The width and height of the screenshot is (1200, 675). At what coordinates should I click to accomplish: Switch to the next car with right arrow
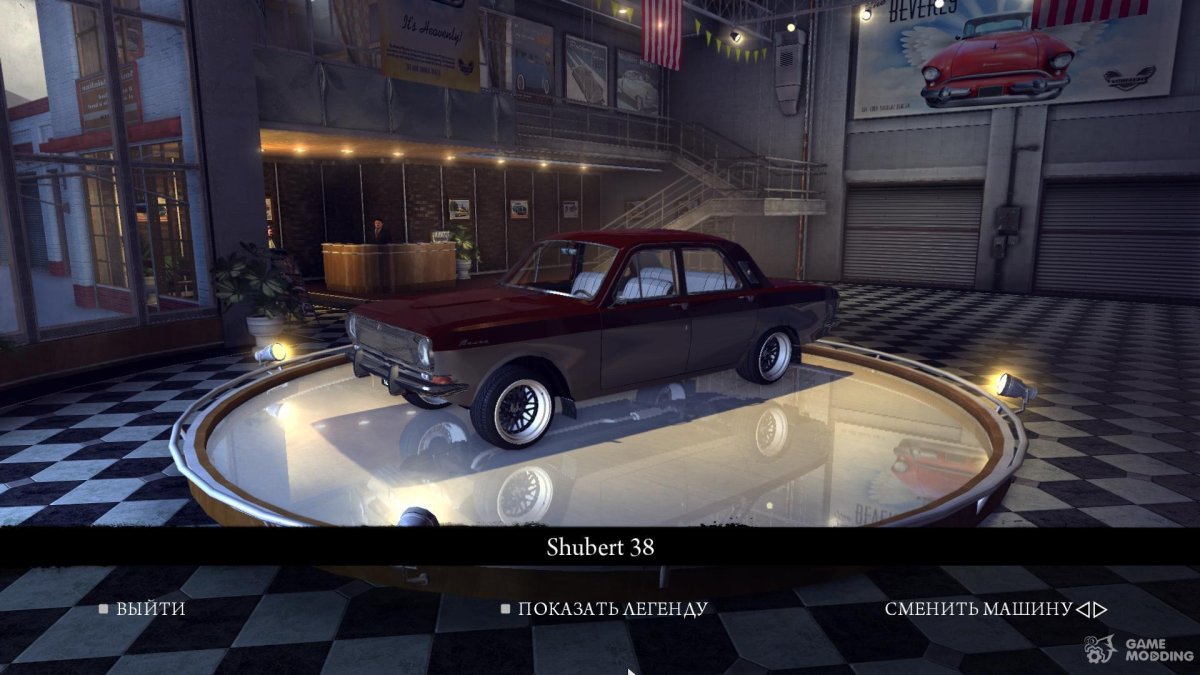(1099, 609)
